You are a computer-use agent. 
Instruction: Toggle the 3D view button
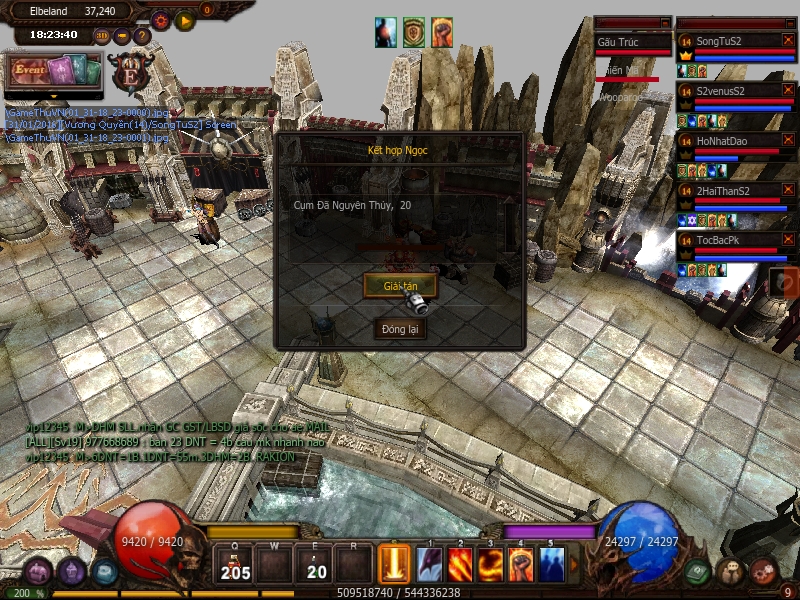(103, 36)
